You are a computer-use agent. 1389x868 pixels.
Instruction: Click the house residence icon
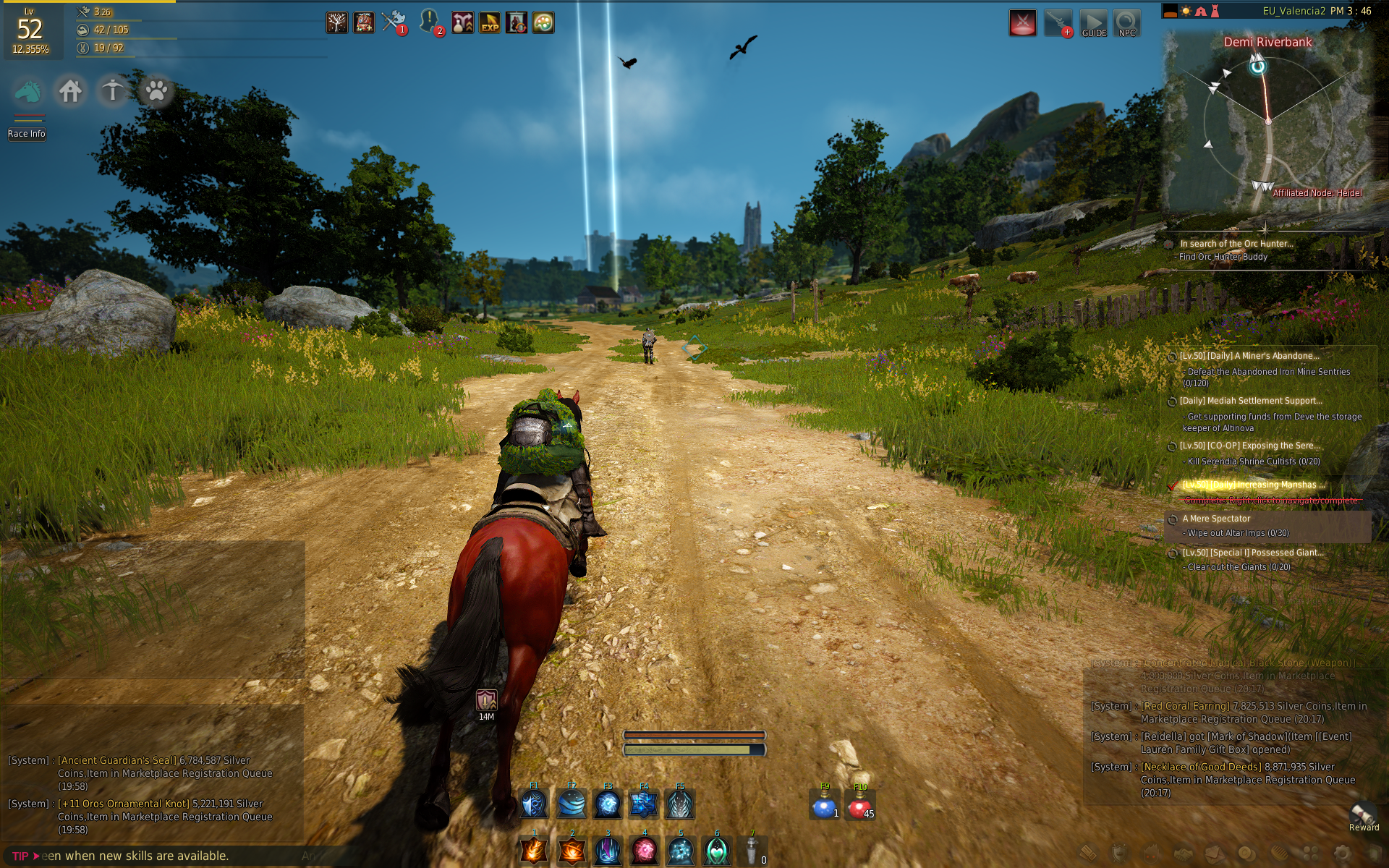(70, 92)
